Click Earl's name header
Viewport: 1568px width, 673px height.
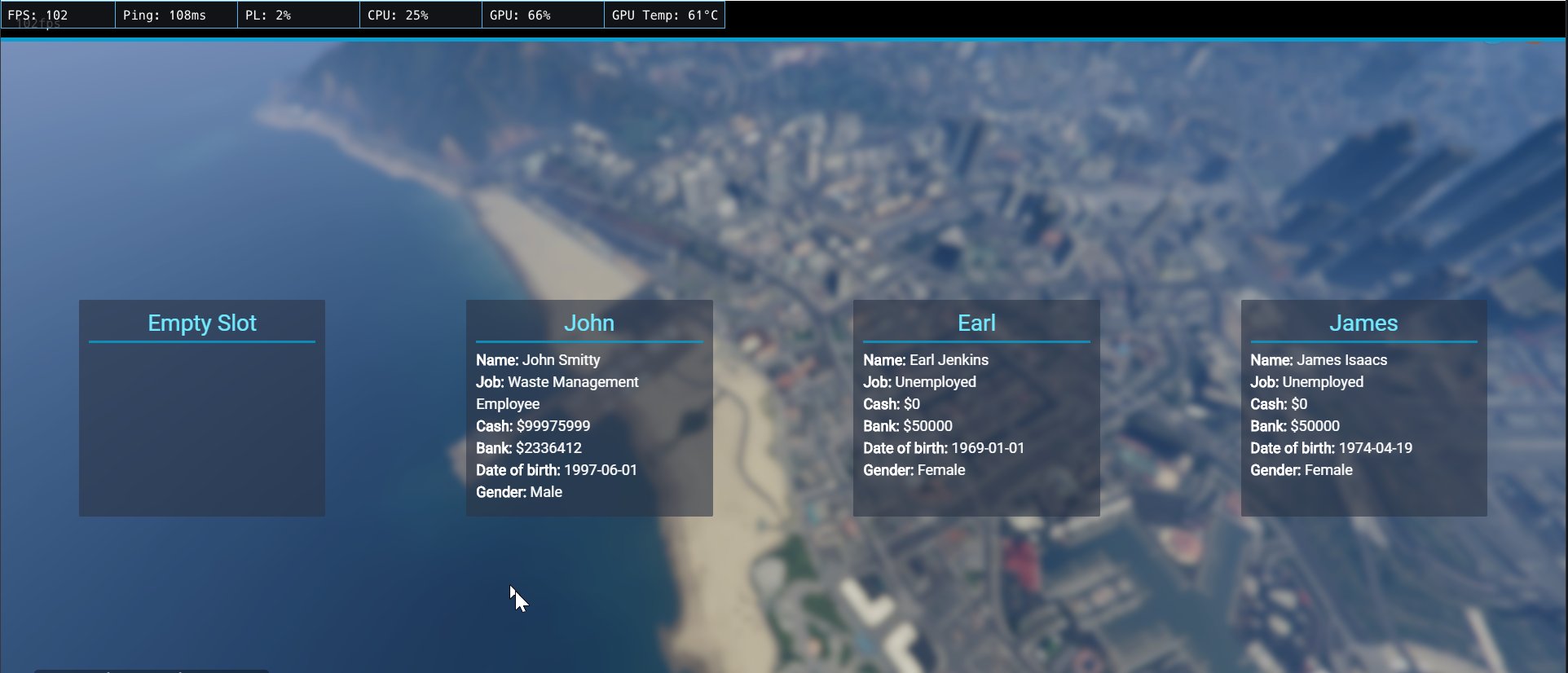pyautogui.click(x=976, y=323)
